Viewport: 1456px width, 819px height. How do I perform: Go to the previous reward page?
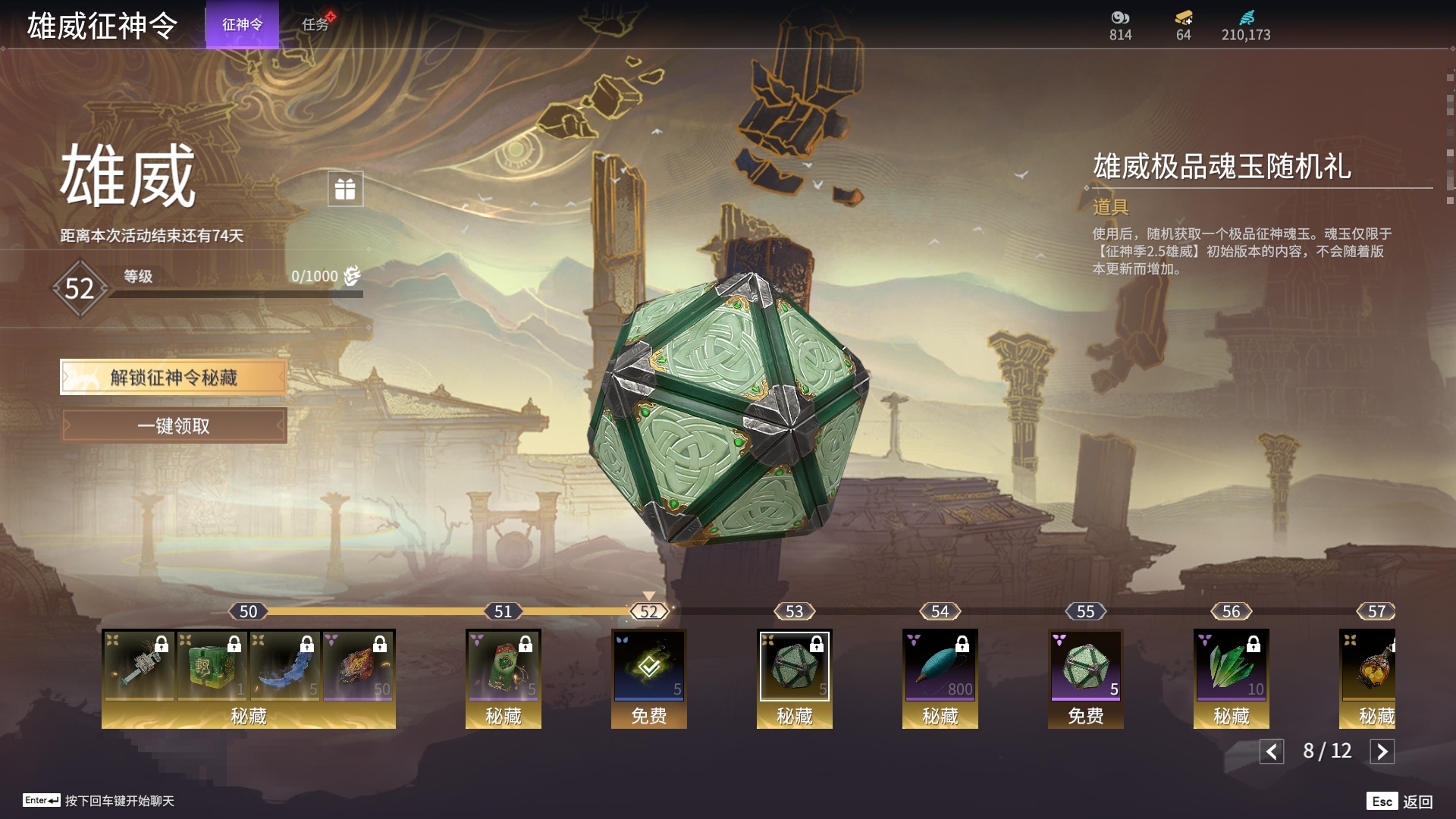click(1272, 752)
